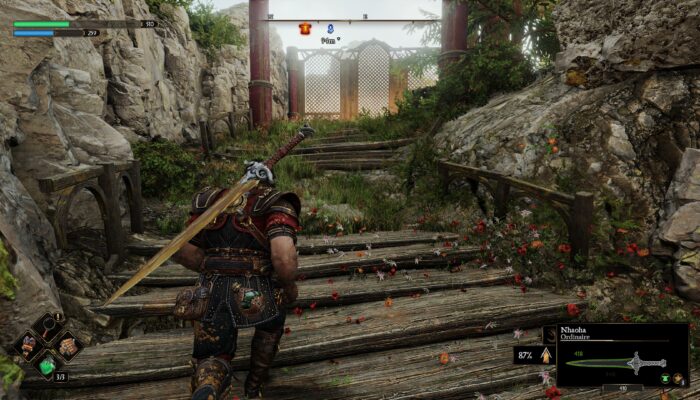The width and height of the screenshot is (700, 400).
Task: Select the orange compass marker
Action: (306, 29)
